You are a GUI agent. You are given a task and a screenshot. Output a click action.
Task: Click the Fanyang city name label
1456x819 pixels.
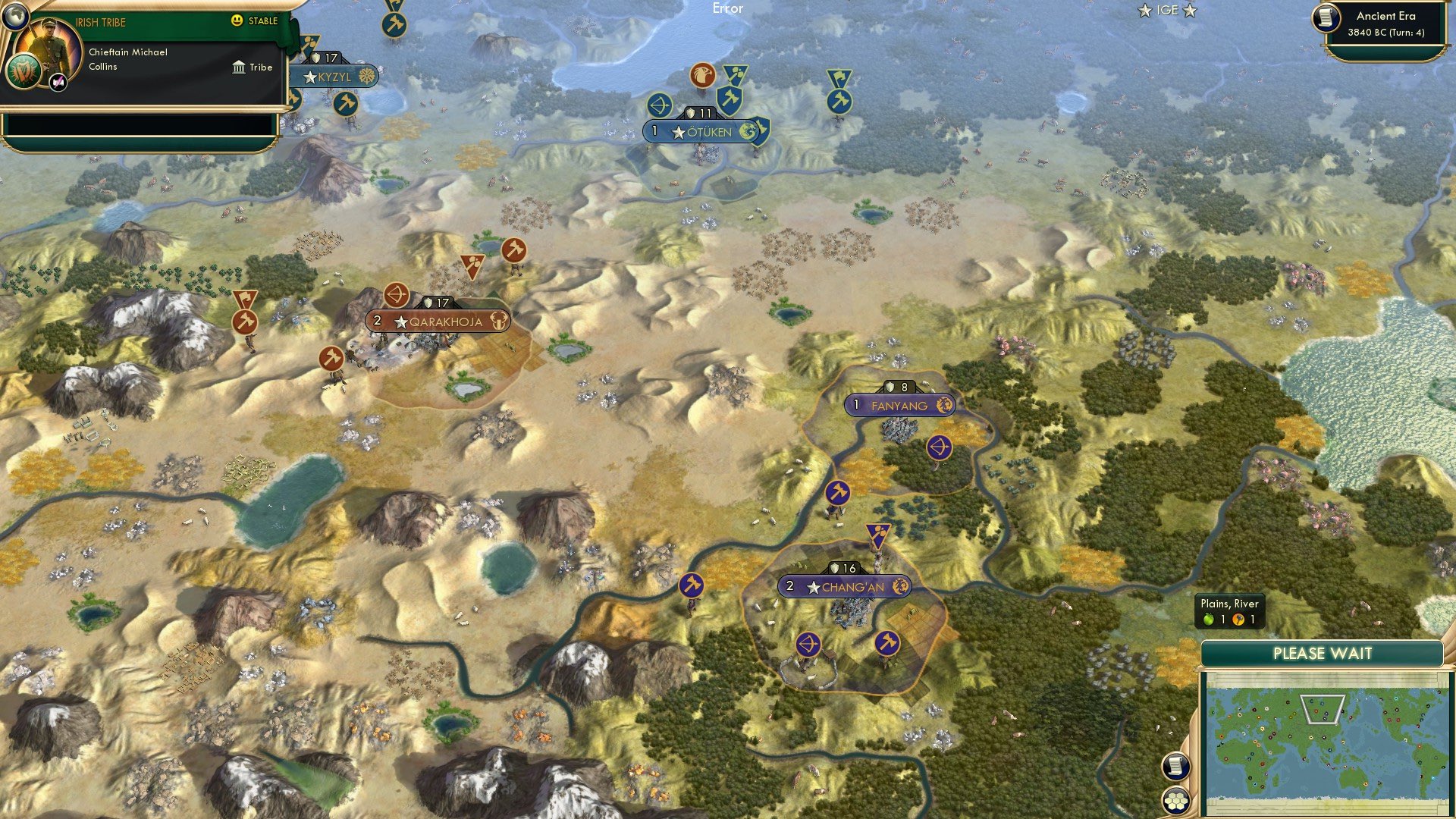tap(902, 405)
